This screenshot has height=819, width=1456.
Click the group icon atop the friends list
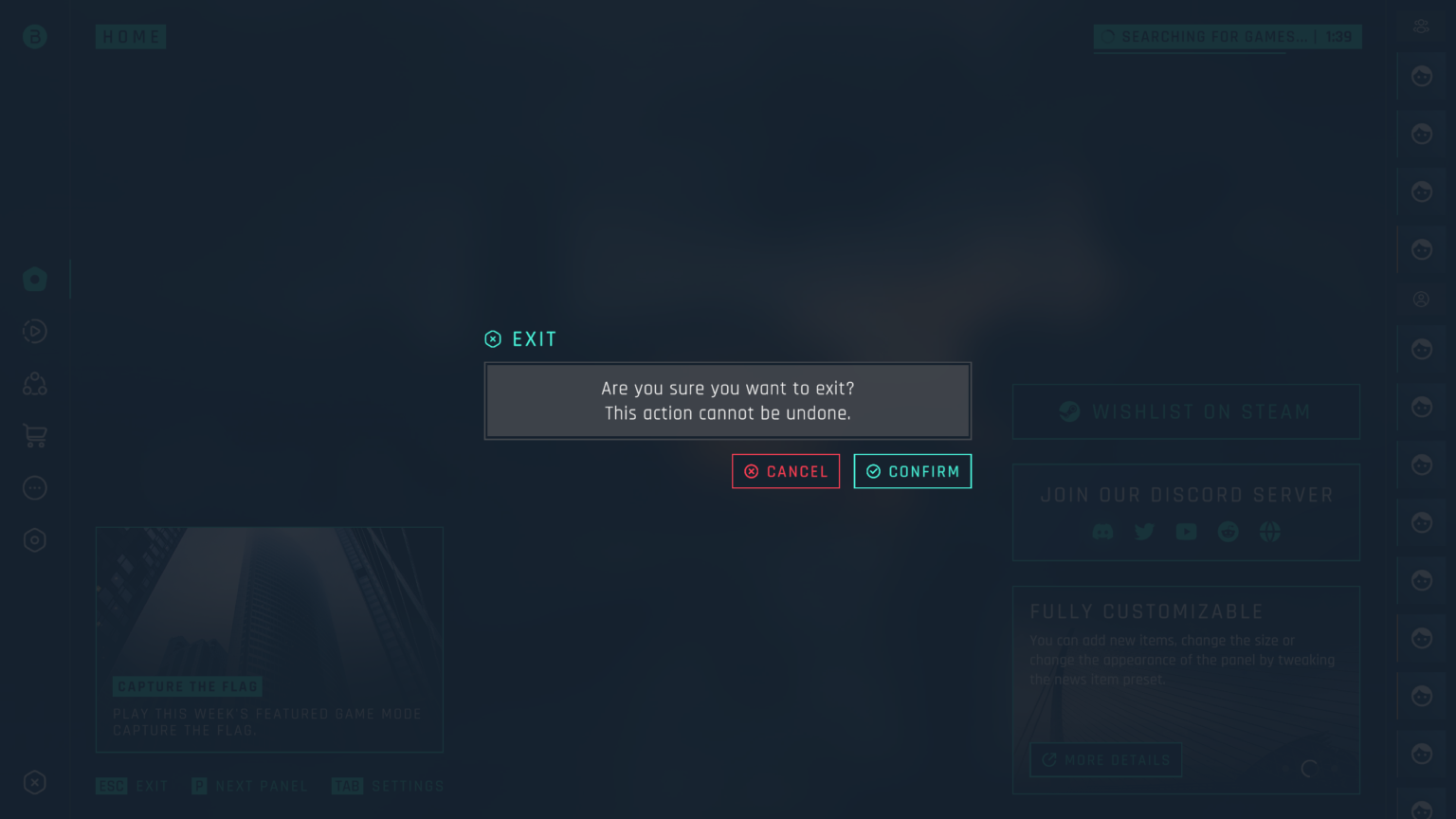(1421, 26)
